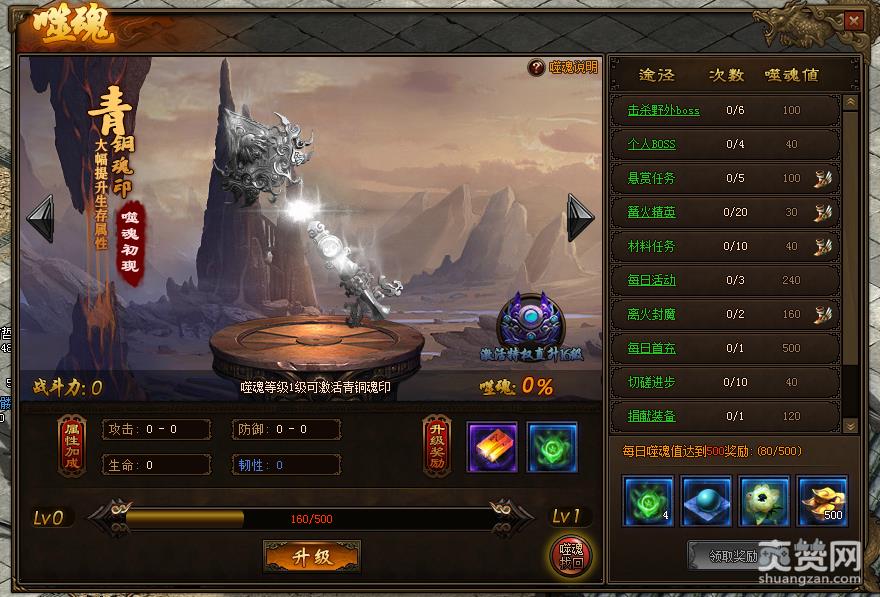This screenshot has width=880, height=597.
Task: Open 每日活动 daily activity link
Action: pyautogui.click(x=651, y=280)
